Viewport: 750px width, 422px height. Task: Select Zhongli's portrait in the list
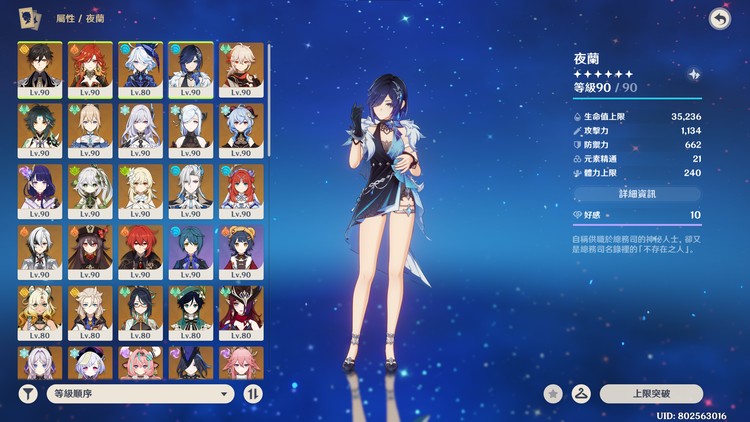click(39, 68)
